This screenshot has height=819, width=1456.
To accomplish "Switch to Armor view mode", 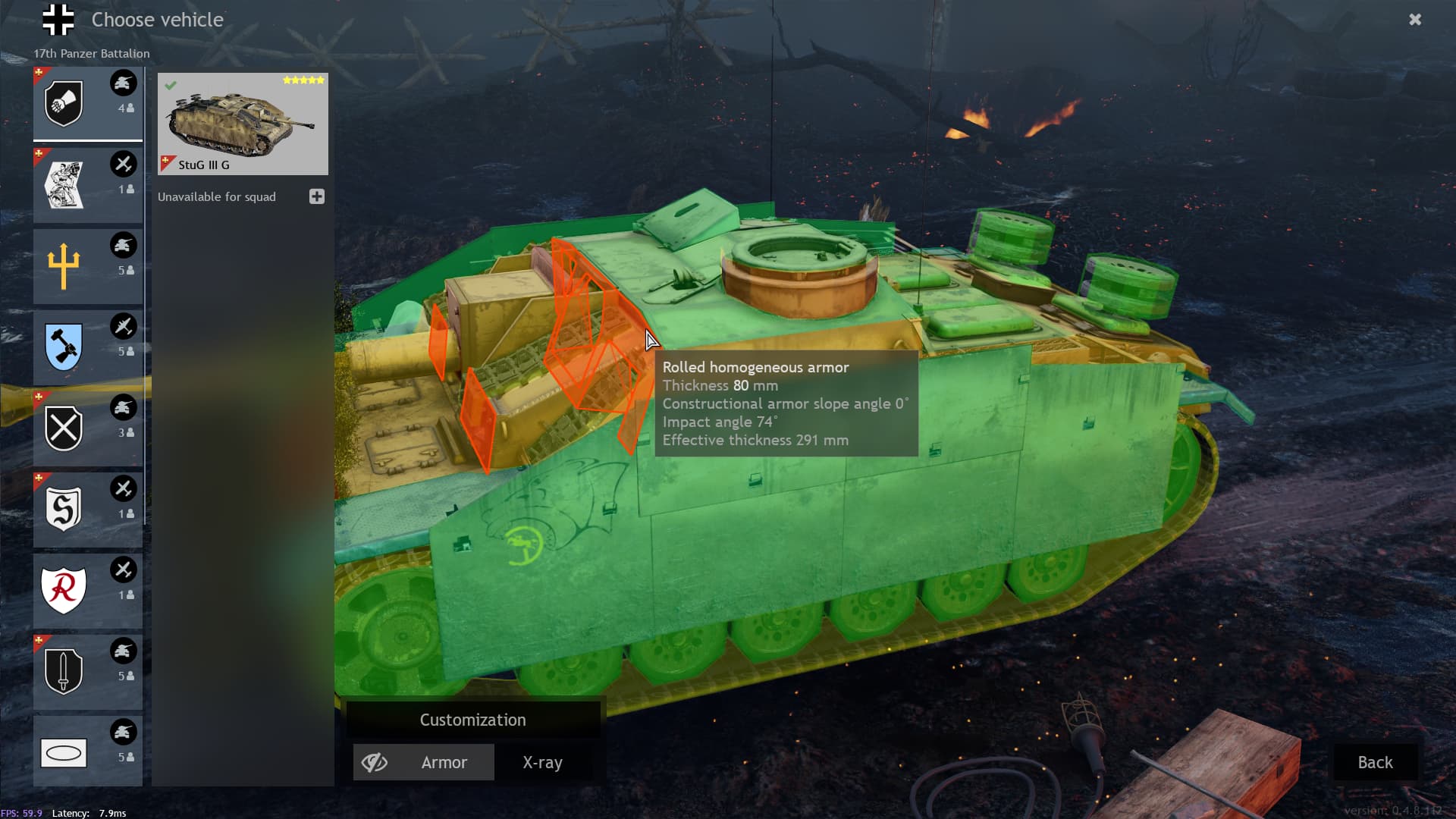I will pos(444,762).
